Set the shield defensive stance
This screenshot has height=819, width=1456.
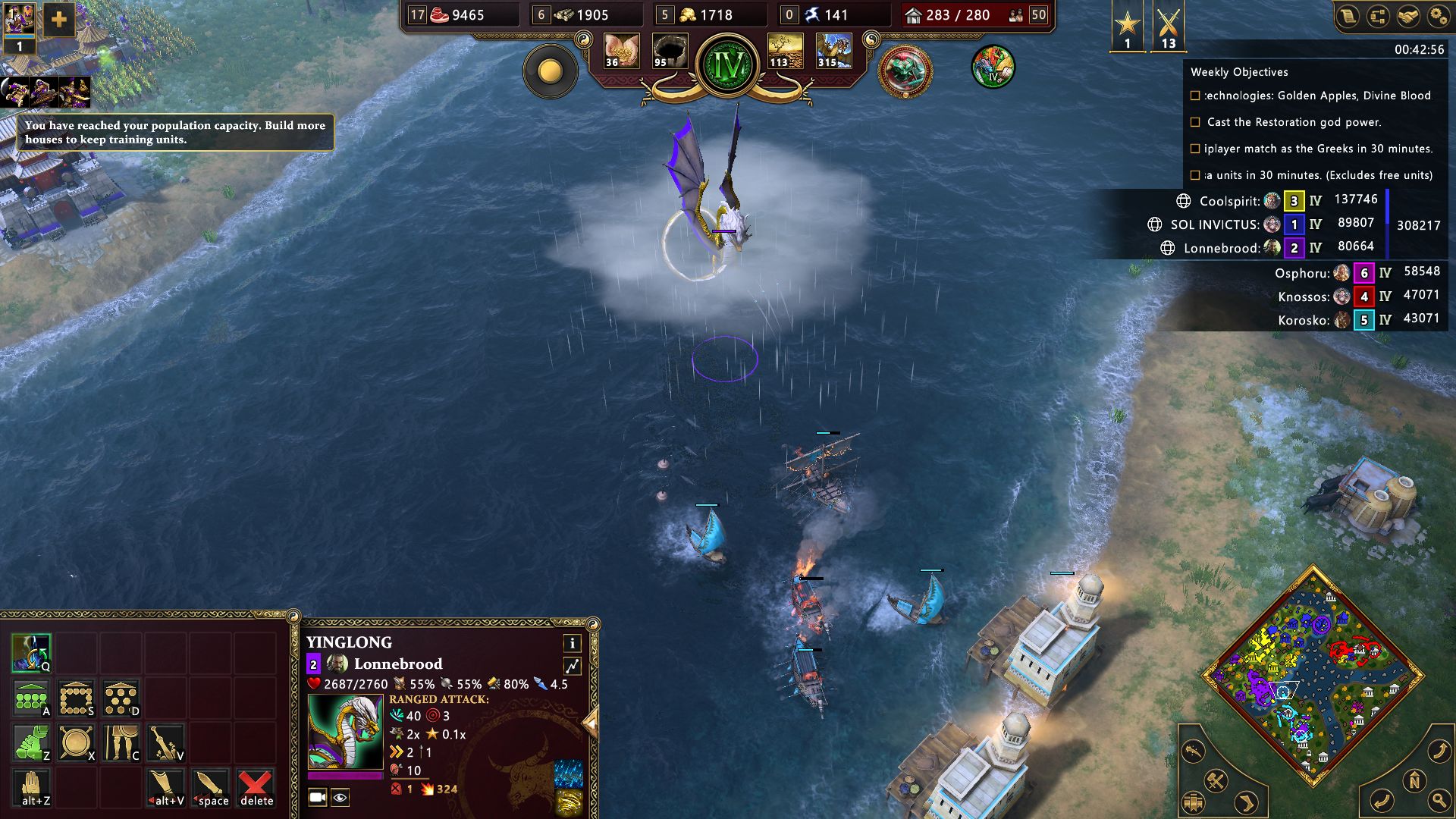[x=76, y=742]
